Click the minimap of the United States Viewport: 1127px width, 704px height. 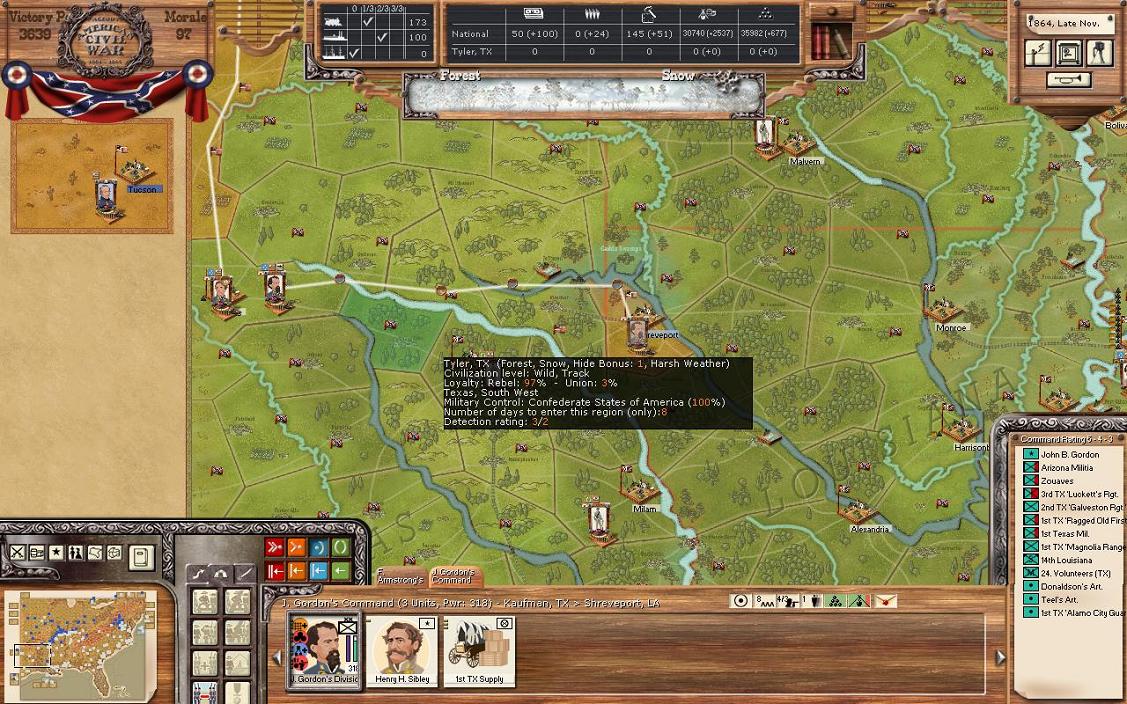(x=80, y=640)
